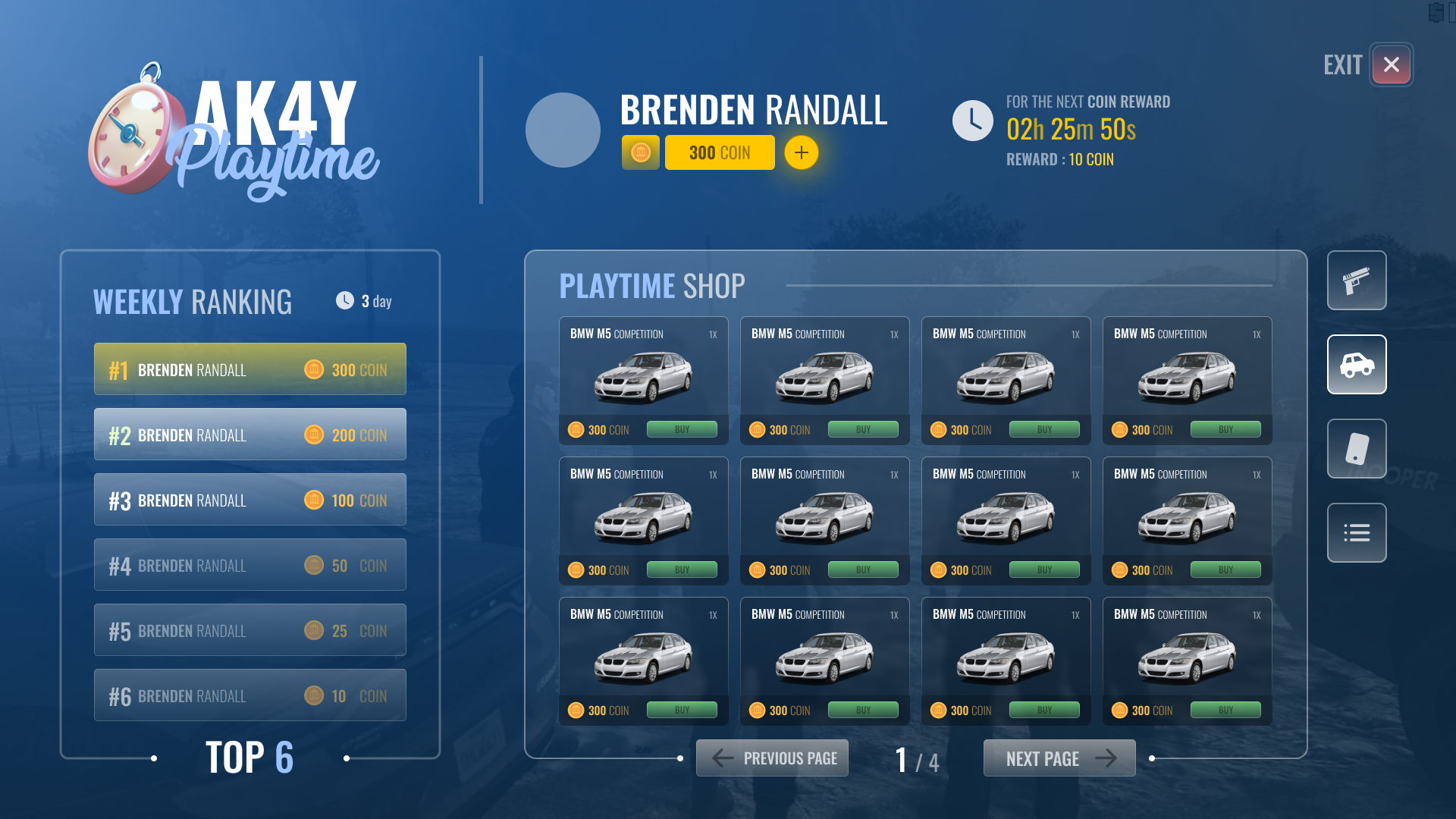Image resolution: width=1456 pixels, height=819 pixels.
Task: Switch to the card category tab
Action: tap(1356, 449)
